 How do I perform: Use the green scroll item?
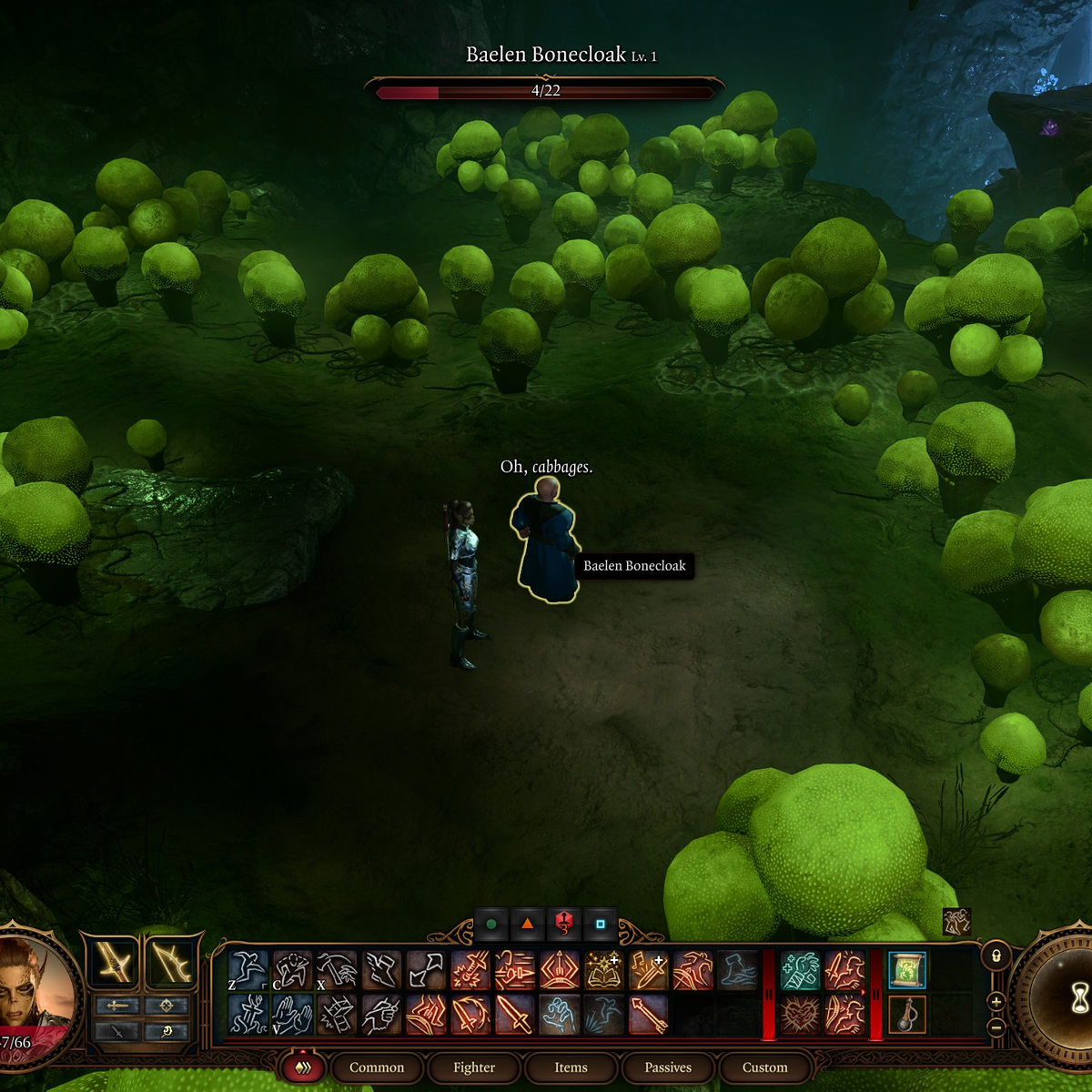point(906,970)
